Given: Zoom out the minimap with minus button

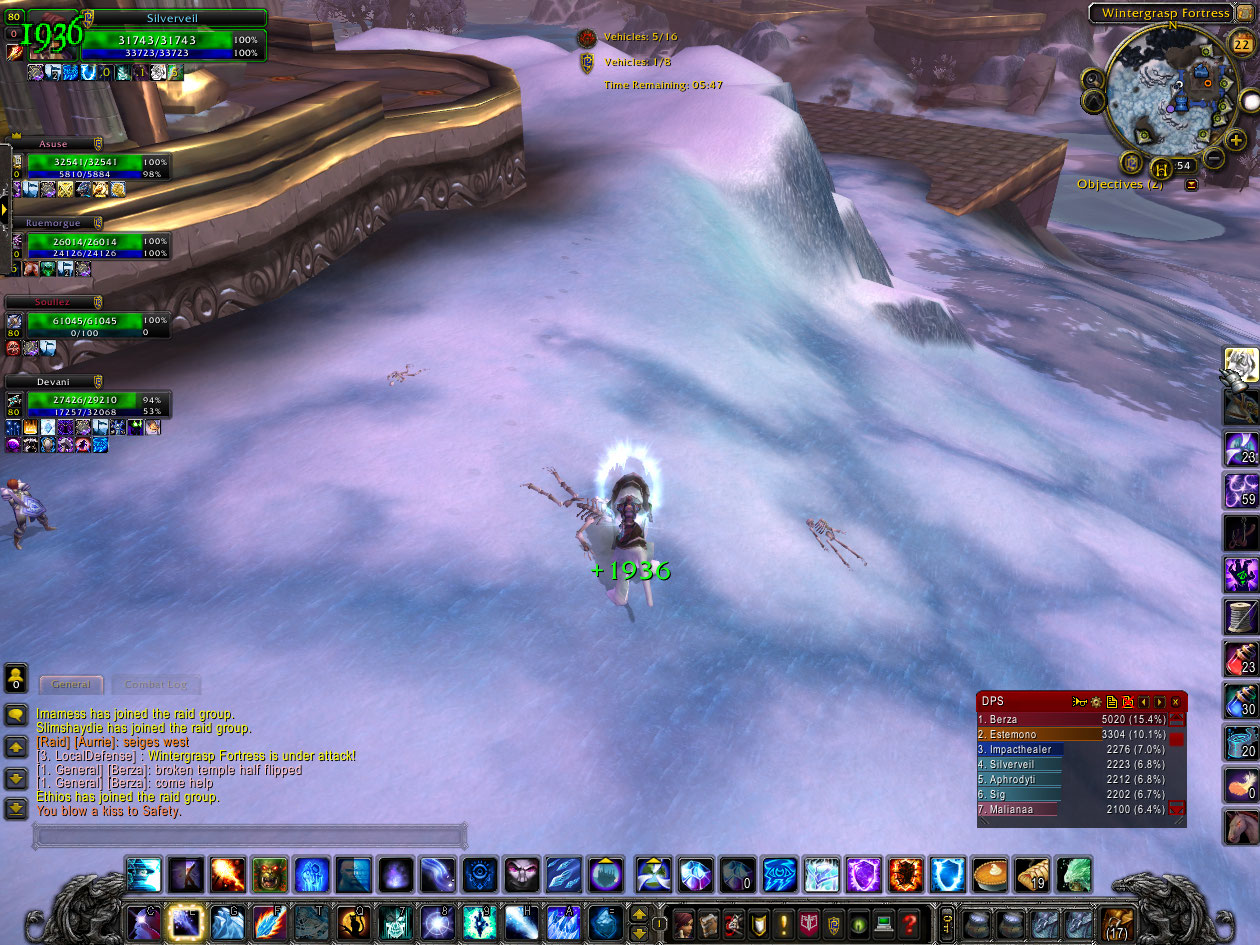Looking at the screenshot, I should tap(1213, 157).
